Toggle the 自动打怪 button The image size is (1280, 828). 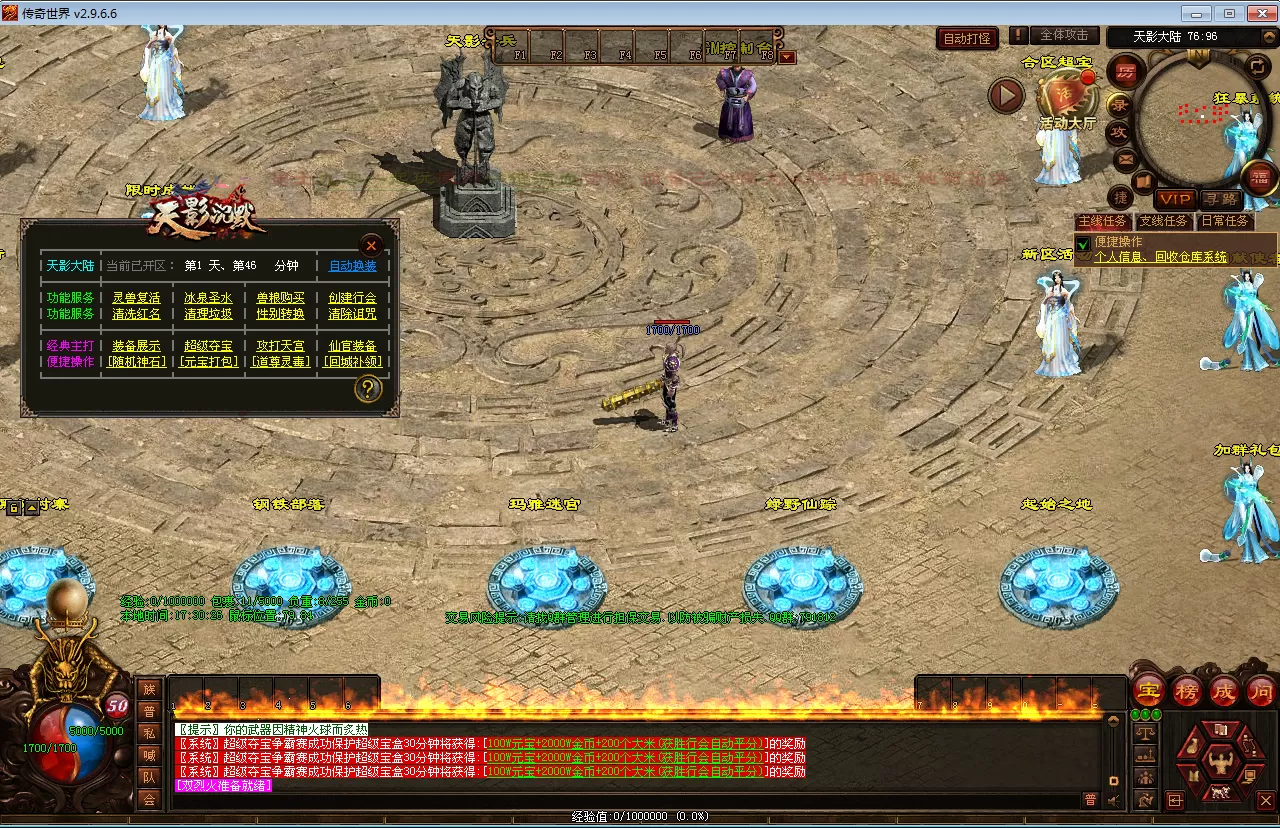tap(968, 39)
